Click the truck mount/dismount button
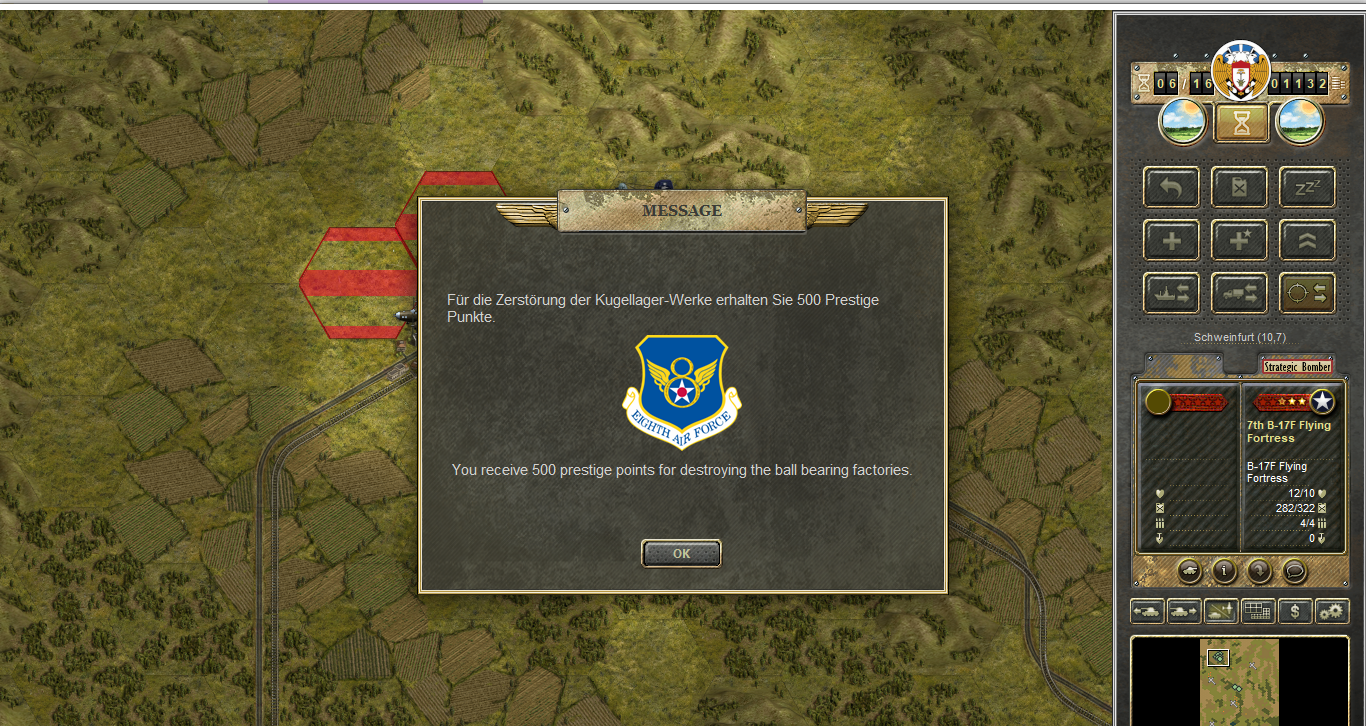This screenshot has height=726, width=1366. click(x=1240, y=293)
